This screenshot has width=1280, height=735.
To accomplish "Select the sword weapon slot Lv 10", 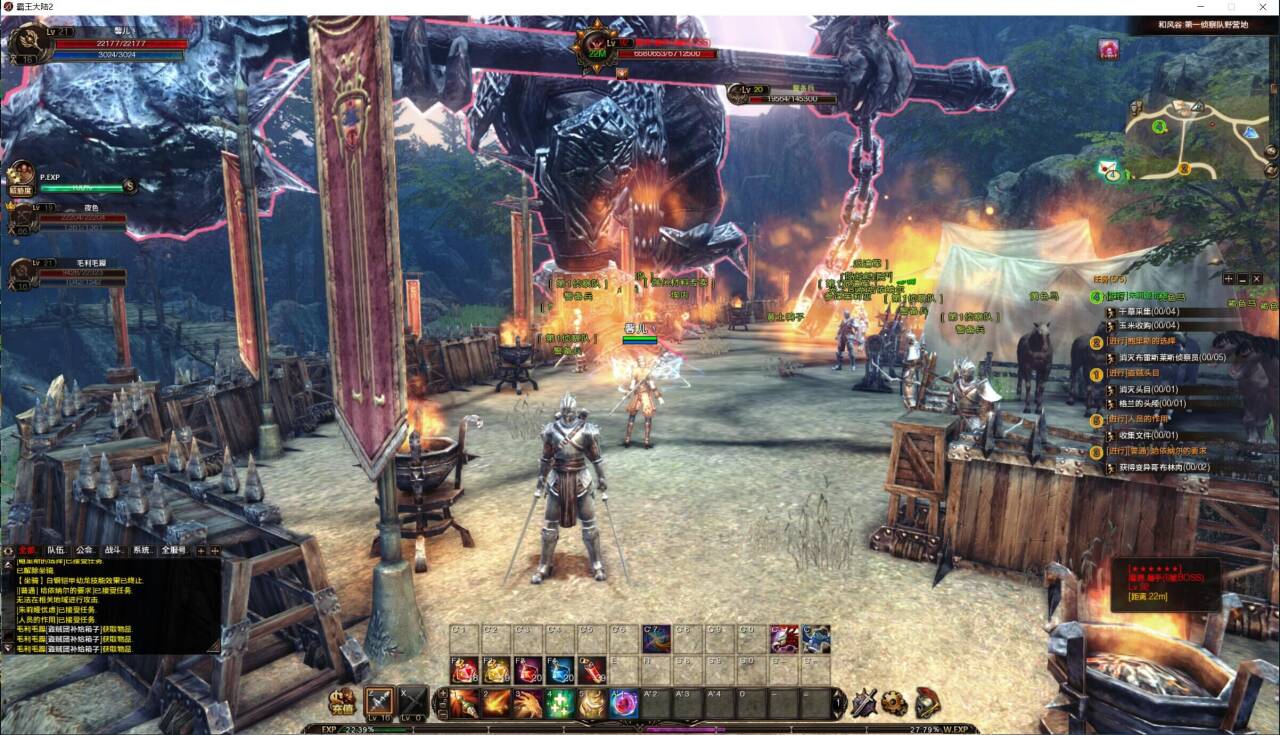I will tap(380, 702).
